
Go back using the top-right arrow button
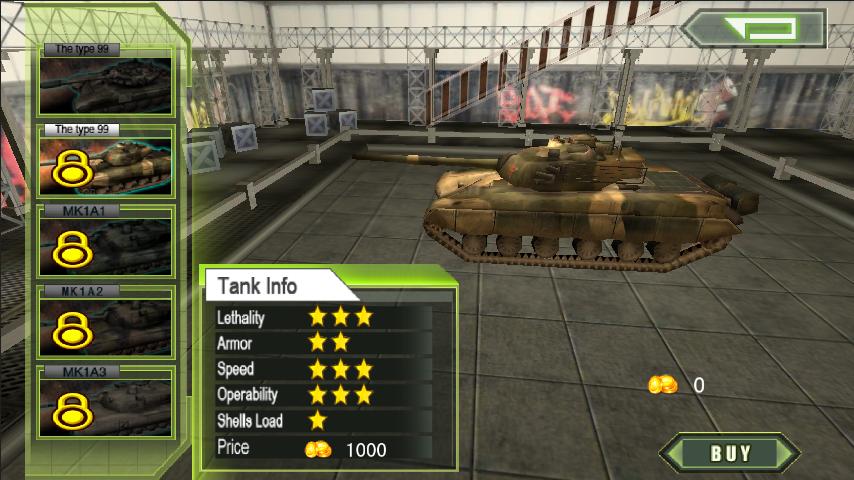[754, 28]
